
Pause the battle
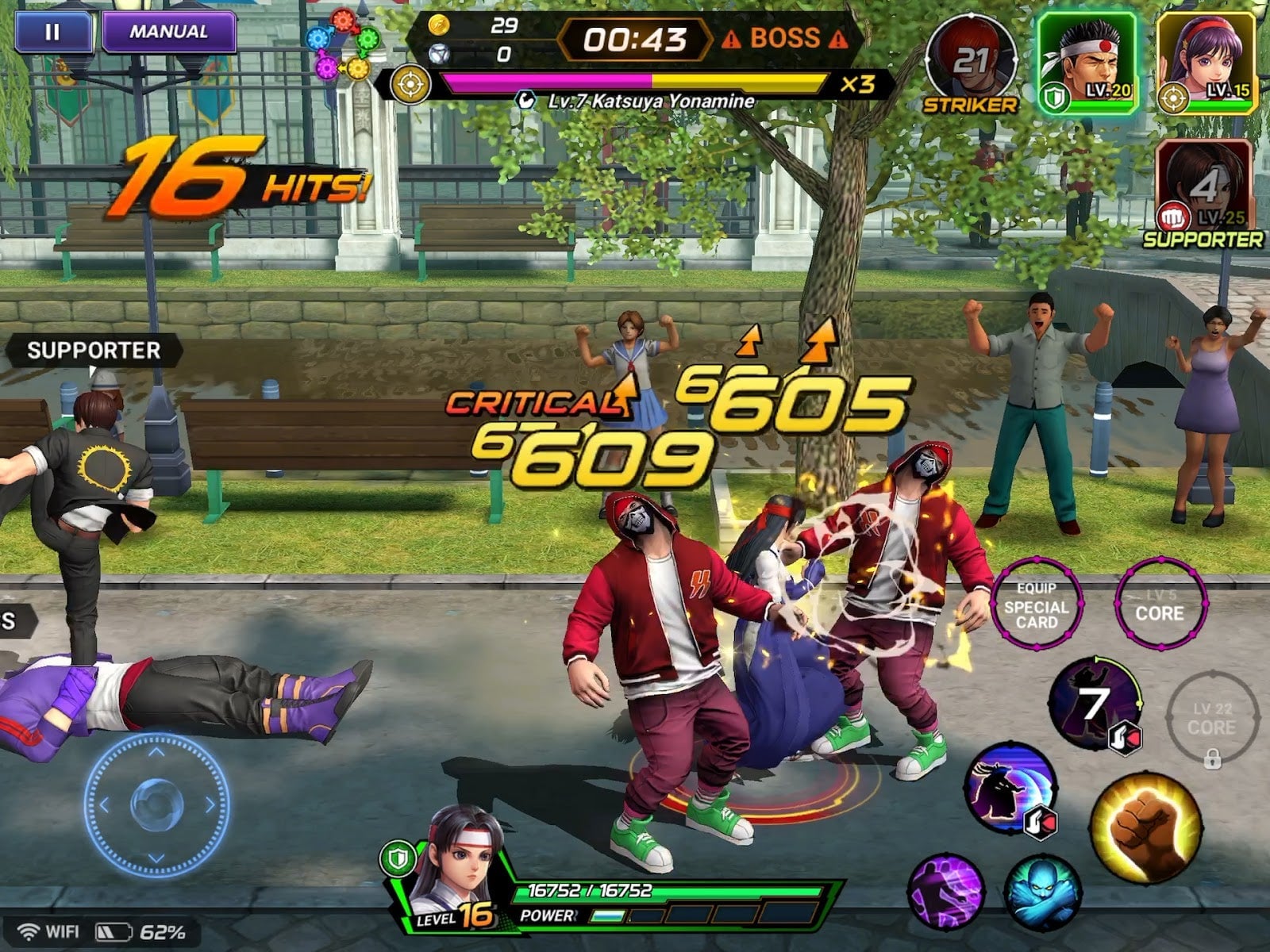pyautogui.click(x=52, y=33)
